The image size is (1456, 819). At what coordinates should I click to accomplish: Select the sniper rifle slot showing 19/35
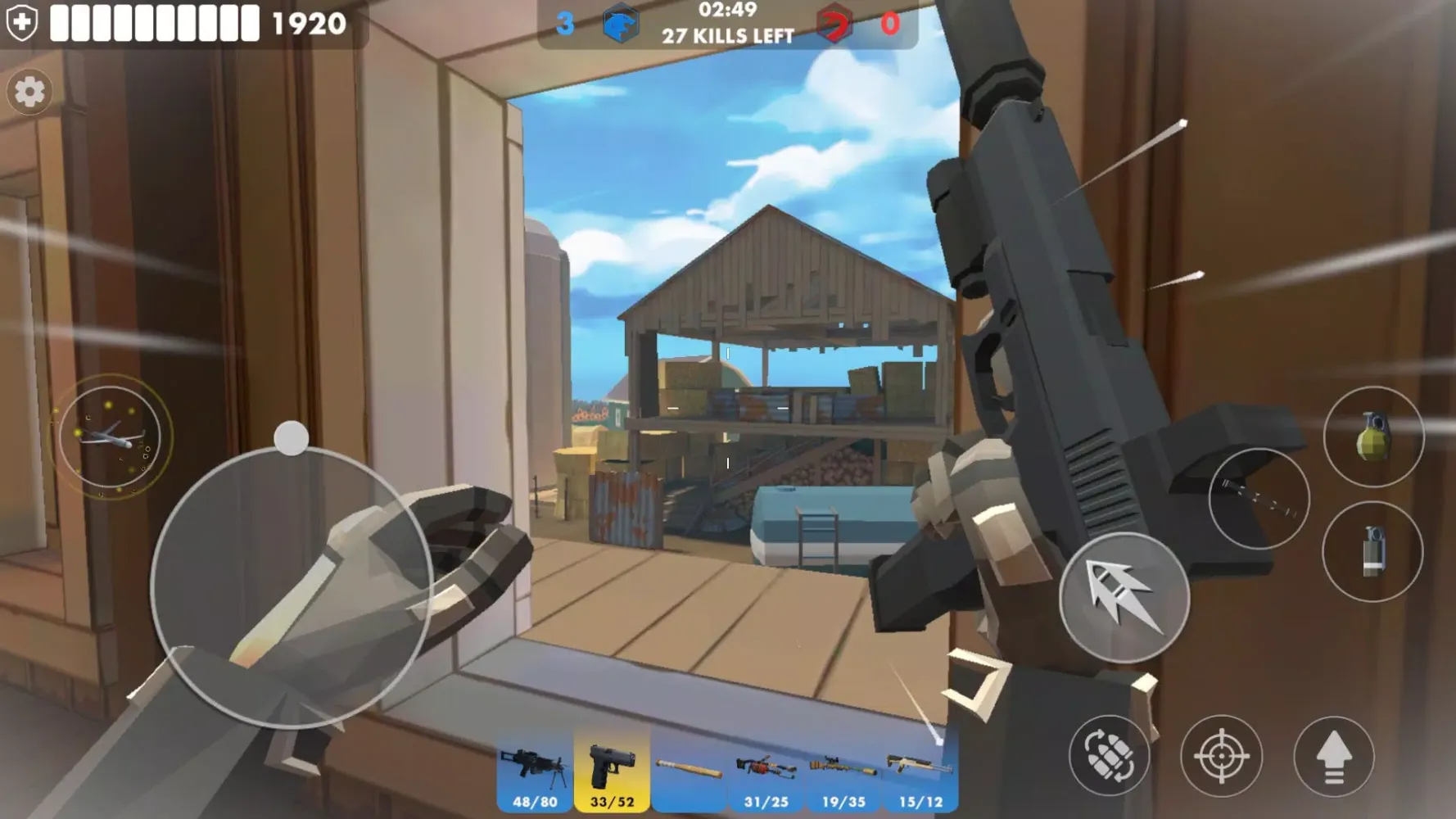click(841, 770)
